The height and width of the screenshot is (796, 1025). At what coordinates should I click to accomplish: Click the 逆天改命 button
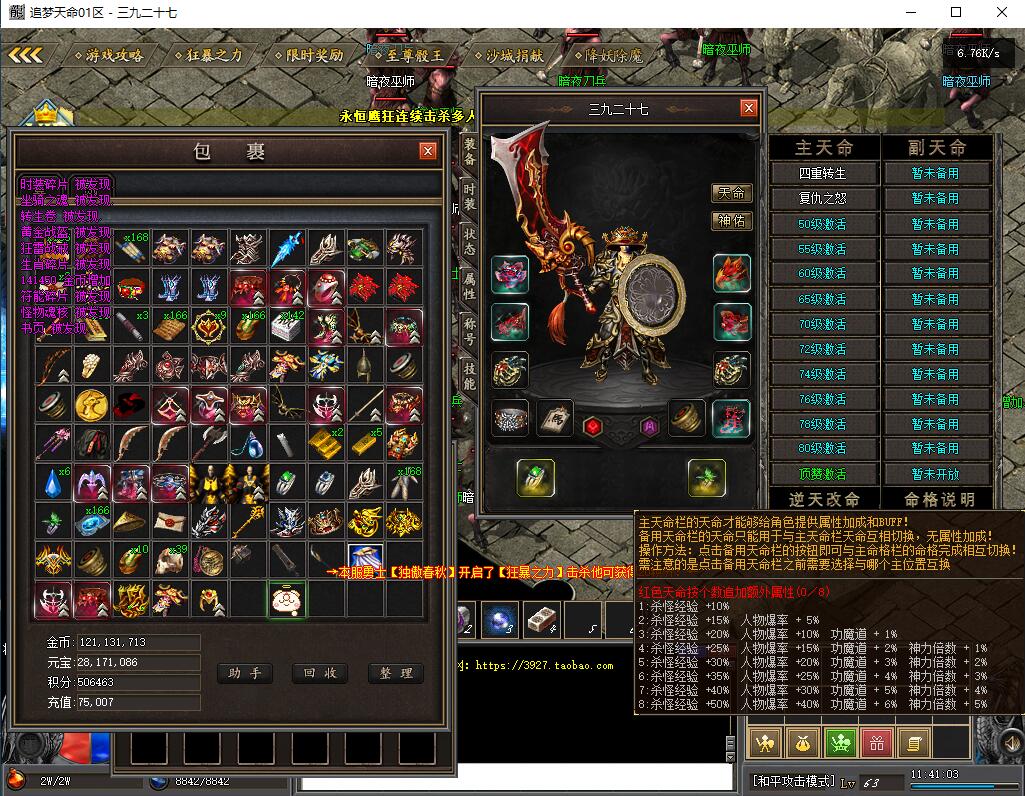(x=824, y=499)
